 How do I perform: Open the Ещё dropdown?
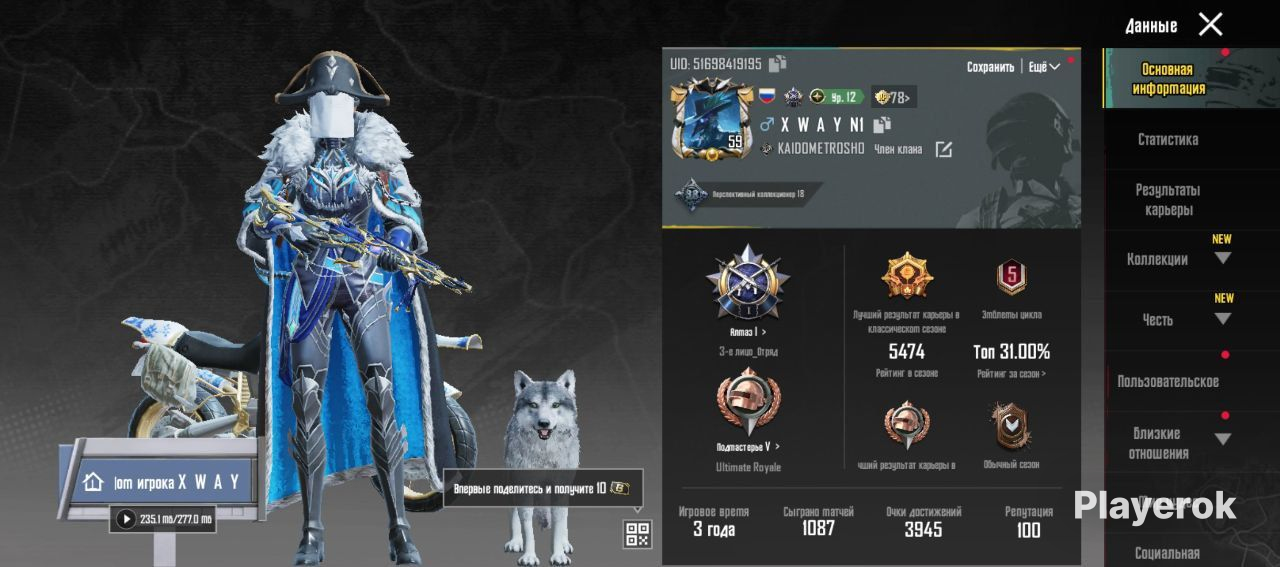click(1044, 67)
